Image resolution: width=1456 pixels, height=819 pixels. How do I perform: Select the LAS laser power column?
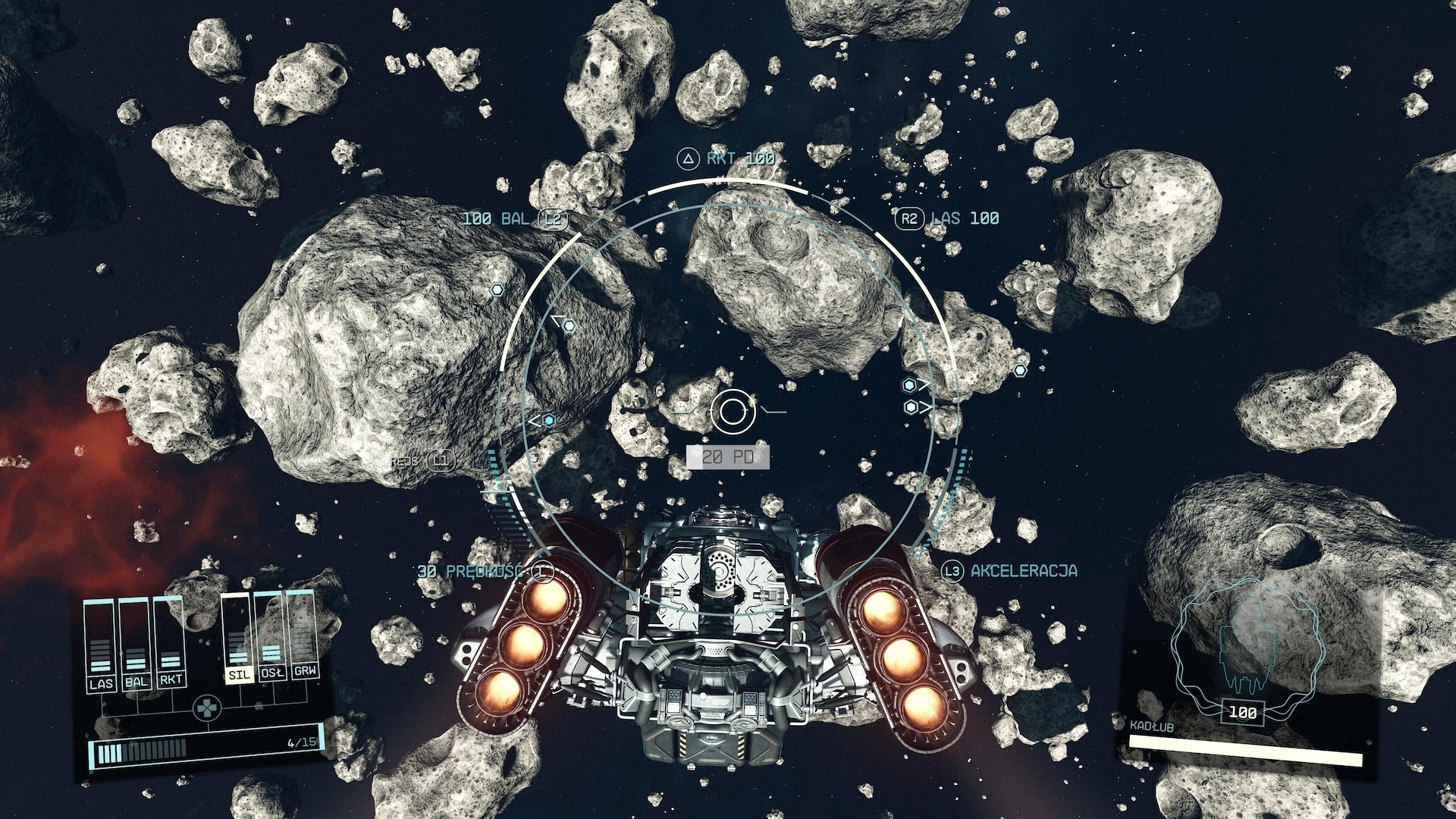coord(101,645)
